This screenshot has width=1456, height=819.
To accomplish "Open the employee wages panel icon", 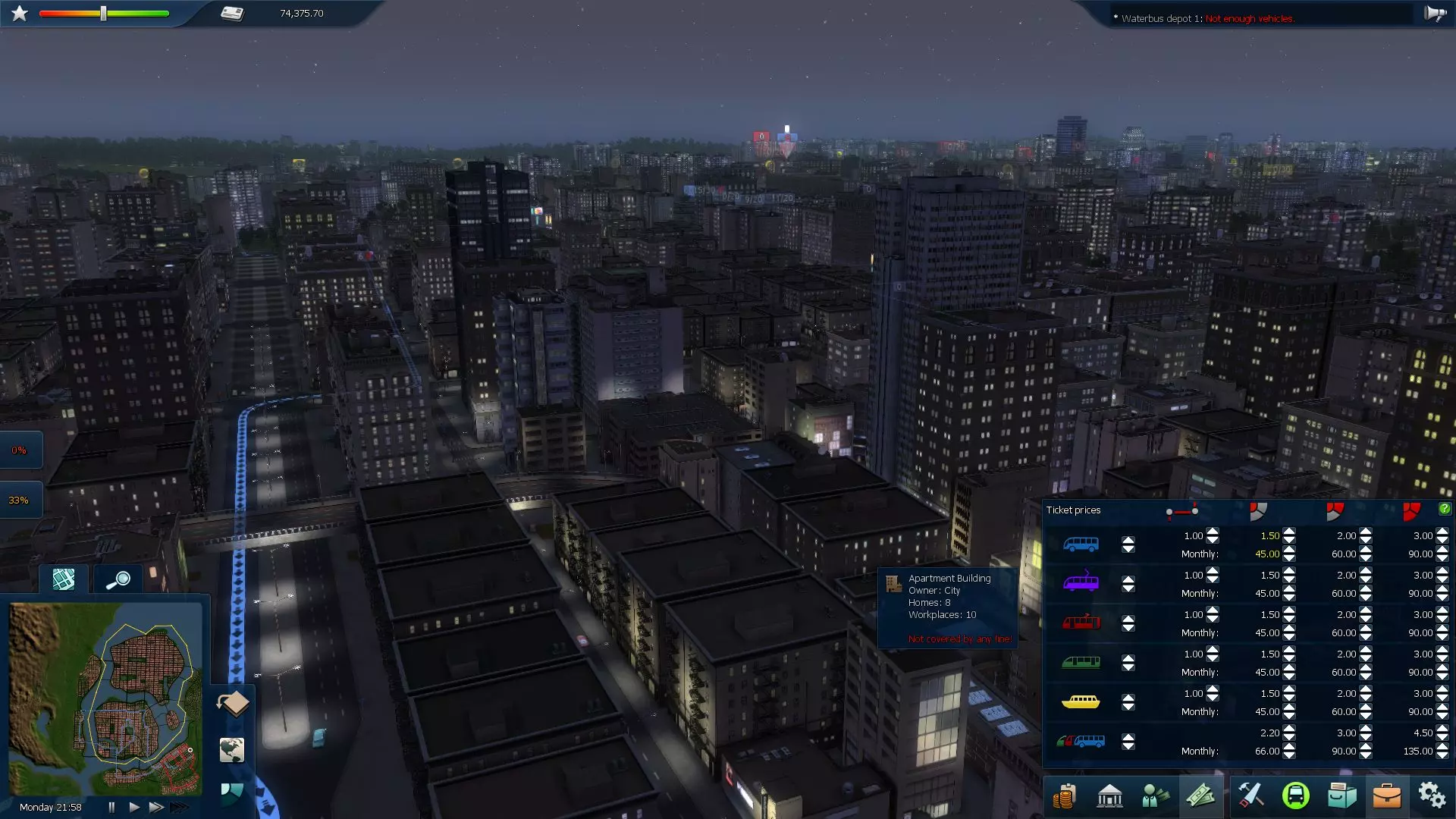I will point(1155,795).
